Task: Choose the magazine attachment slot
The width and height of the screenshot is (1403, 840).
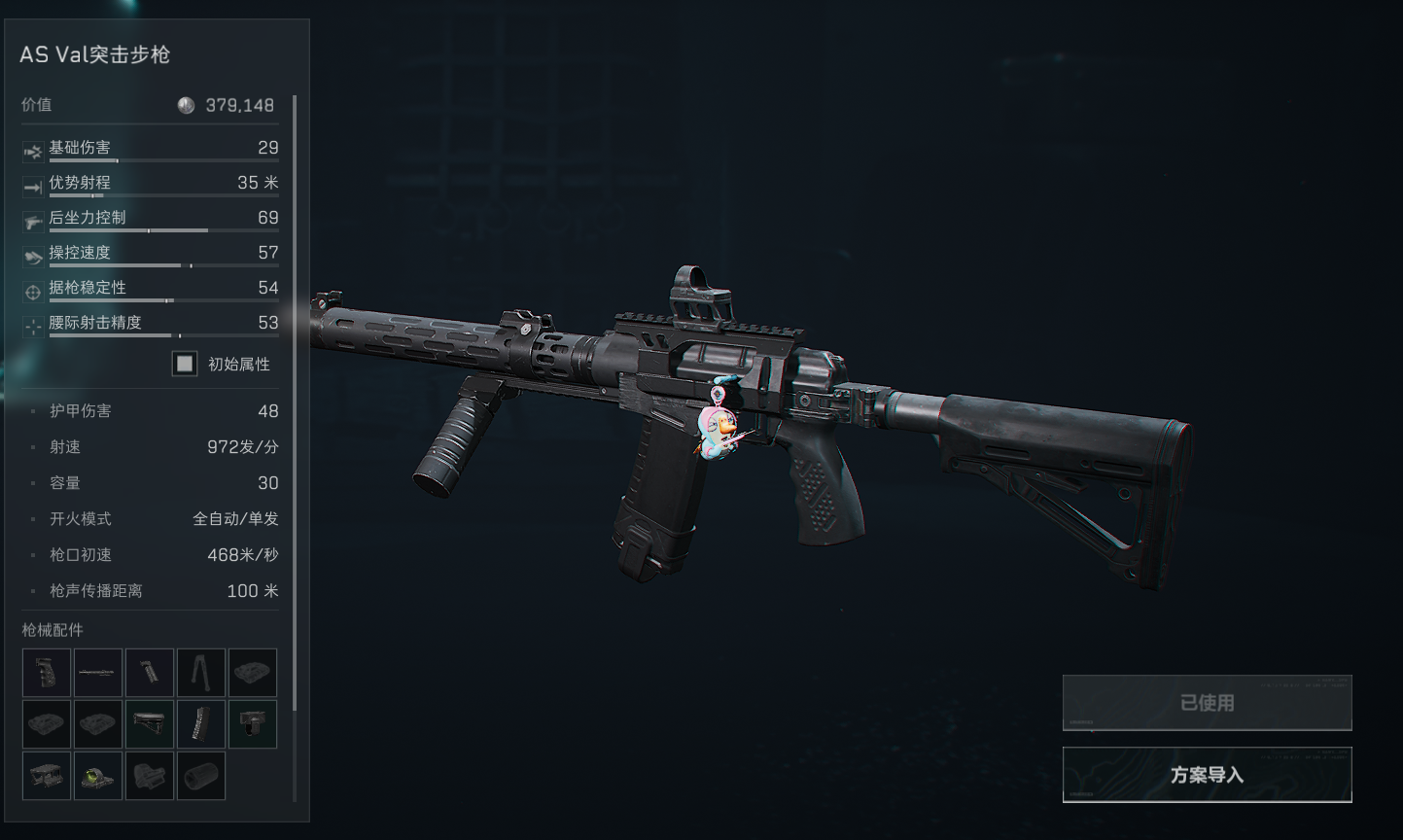Action: point(201,724)
